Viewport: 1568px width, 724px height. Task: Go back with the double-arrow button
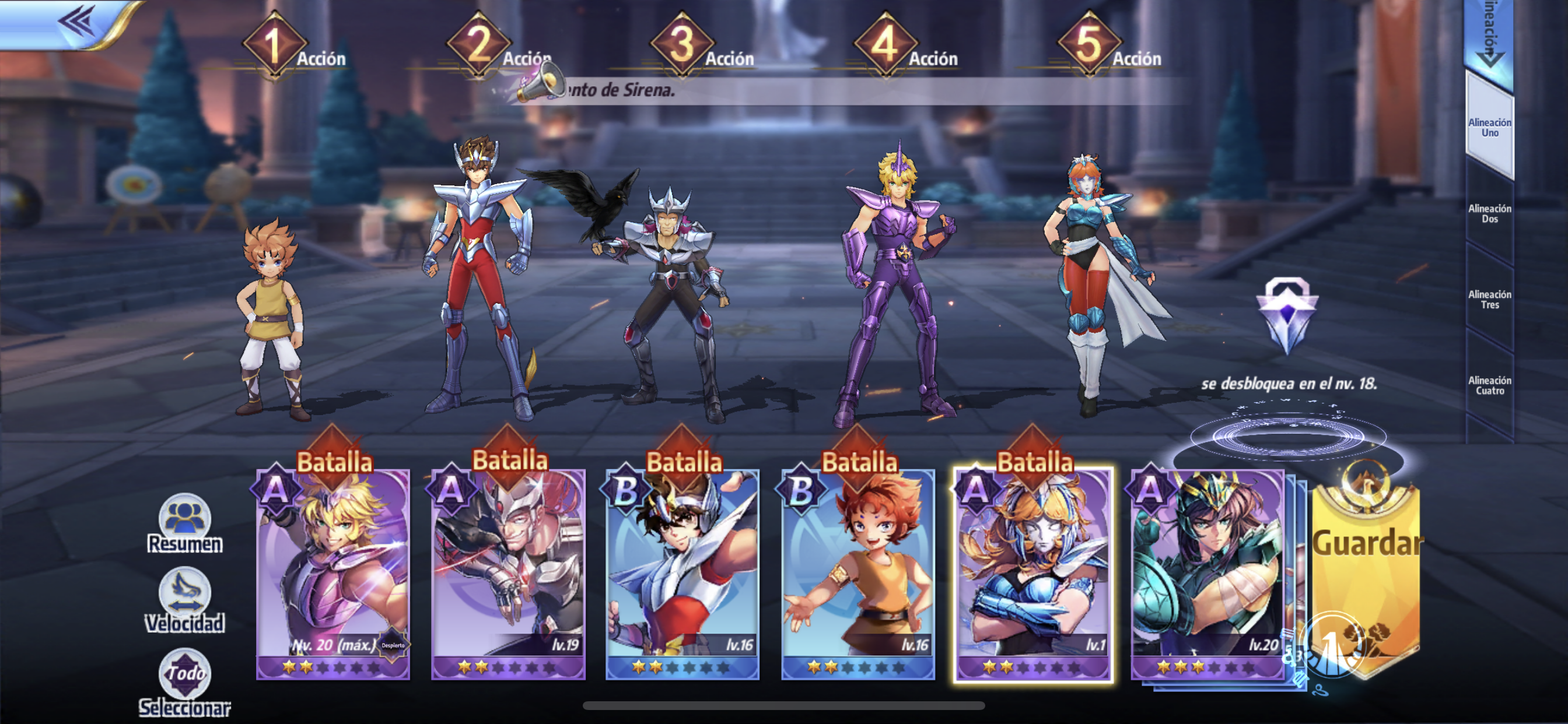[x=76, y=23]
